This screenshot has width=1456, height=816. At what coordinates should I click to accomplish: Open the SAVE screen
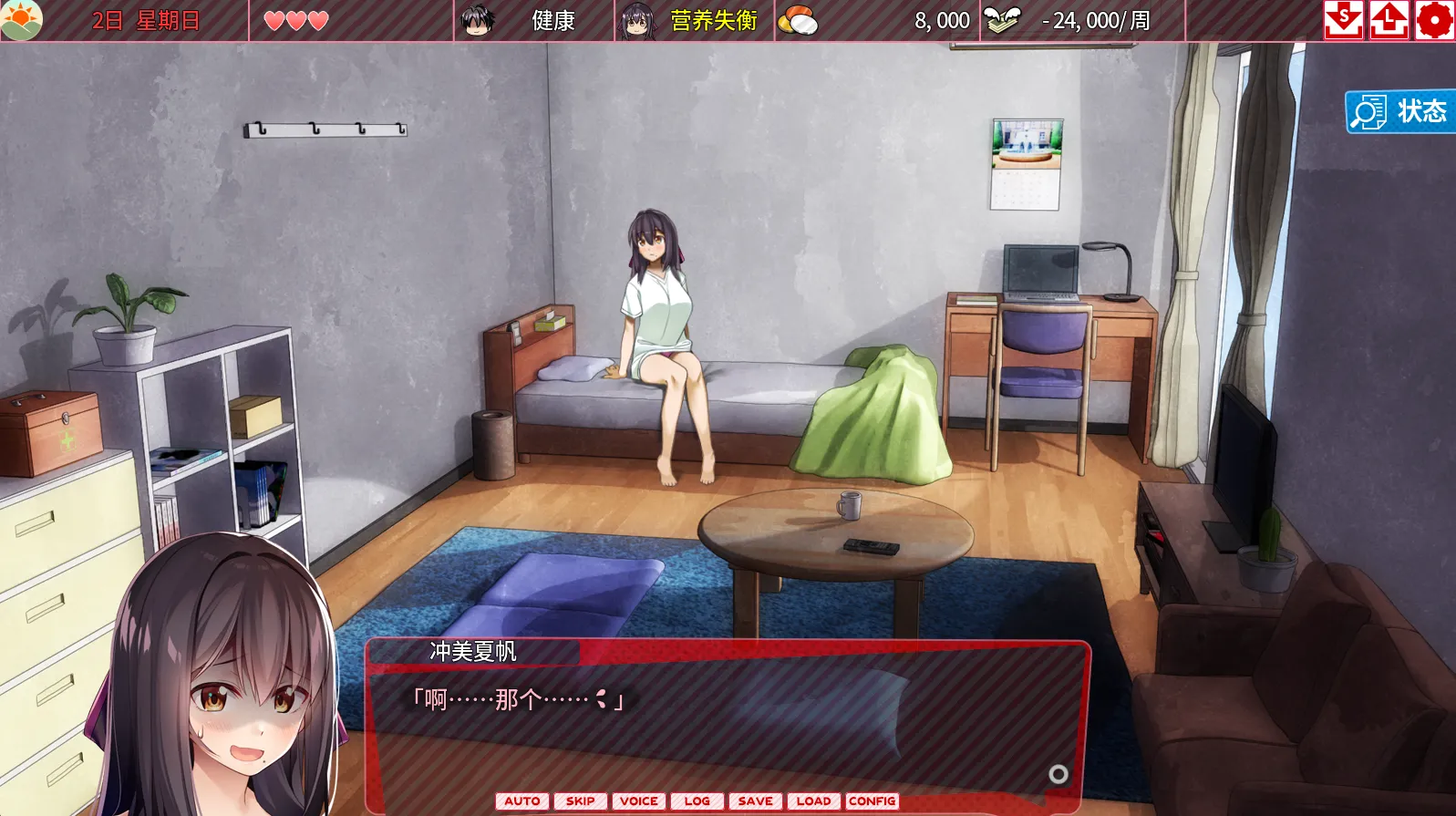tap(754, 801)
